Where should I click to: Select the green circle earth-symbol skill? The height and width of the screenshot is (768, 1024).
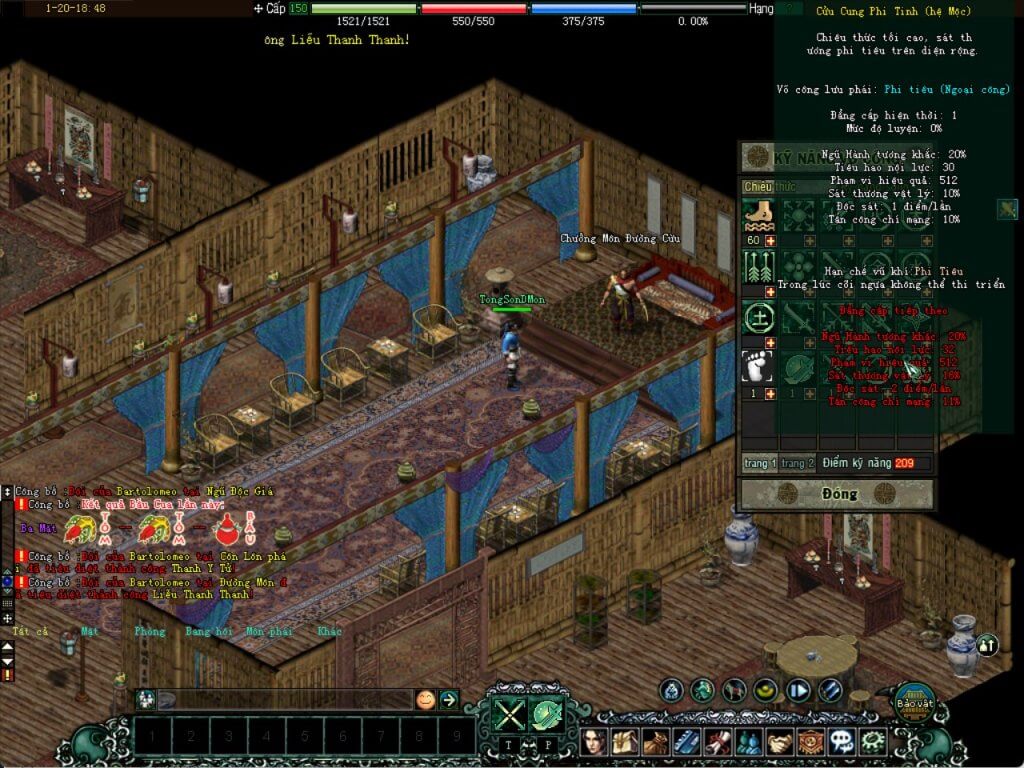(x=758, y=318)
